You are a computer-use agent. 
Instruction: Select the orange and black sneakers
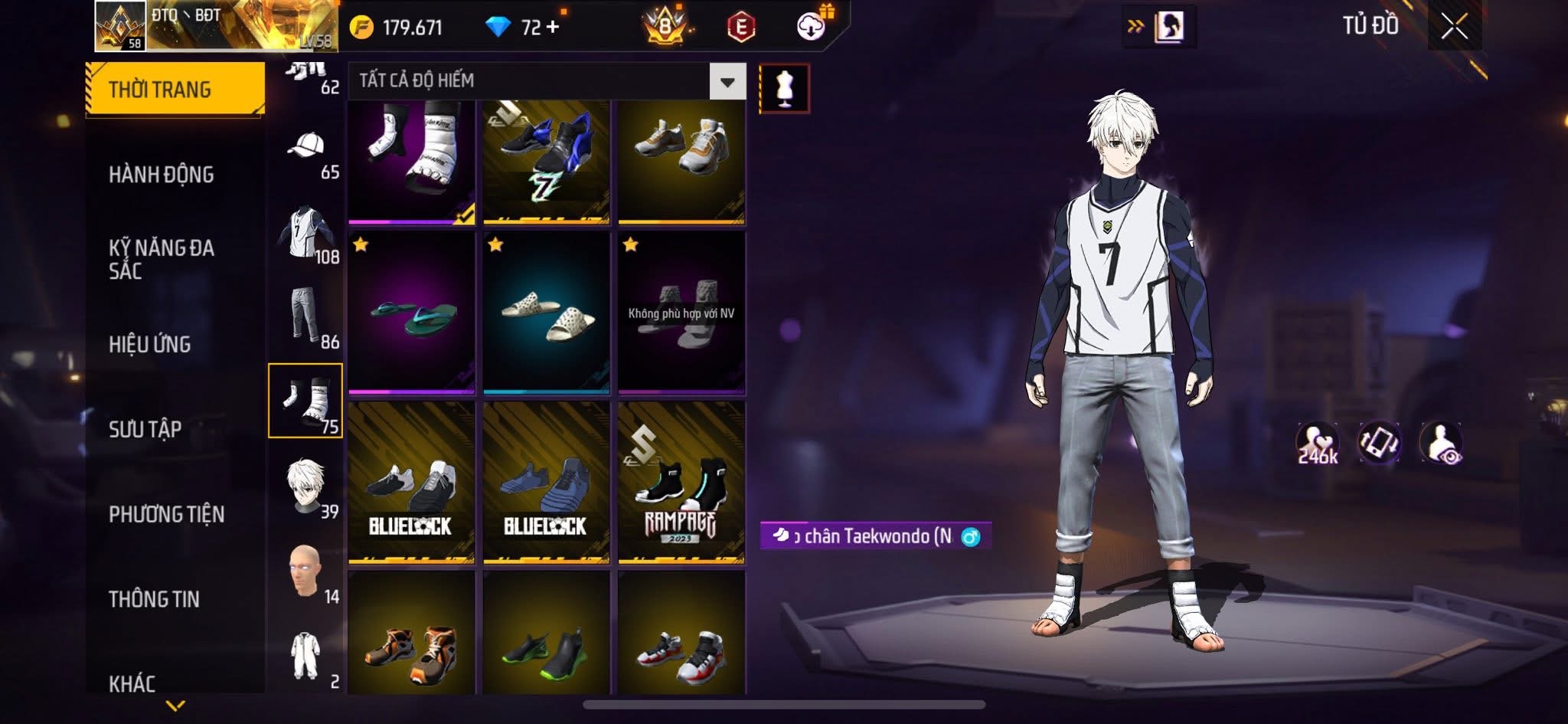(412, 636)
